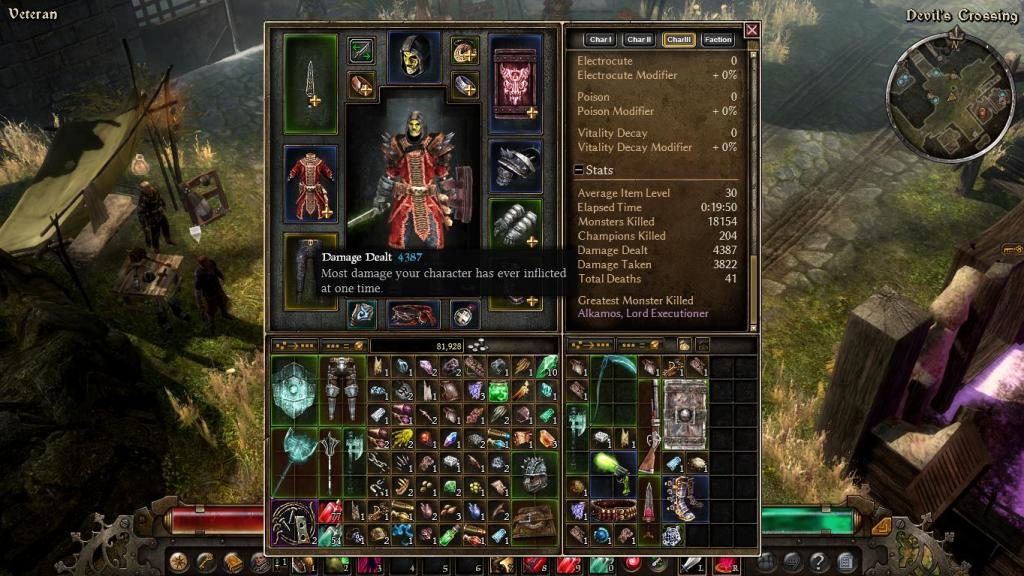
Task: Select the Char III tab
Action: (679, 40)
